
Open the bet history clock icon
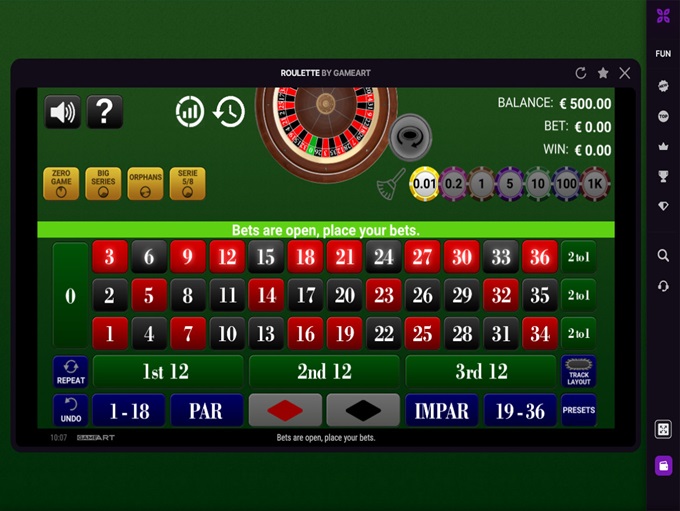229,112
